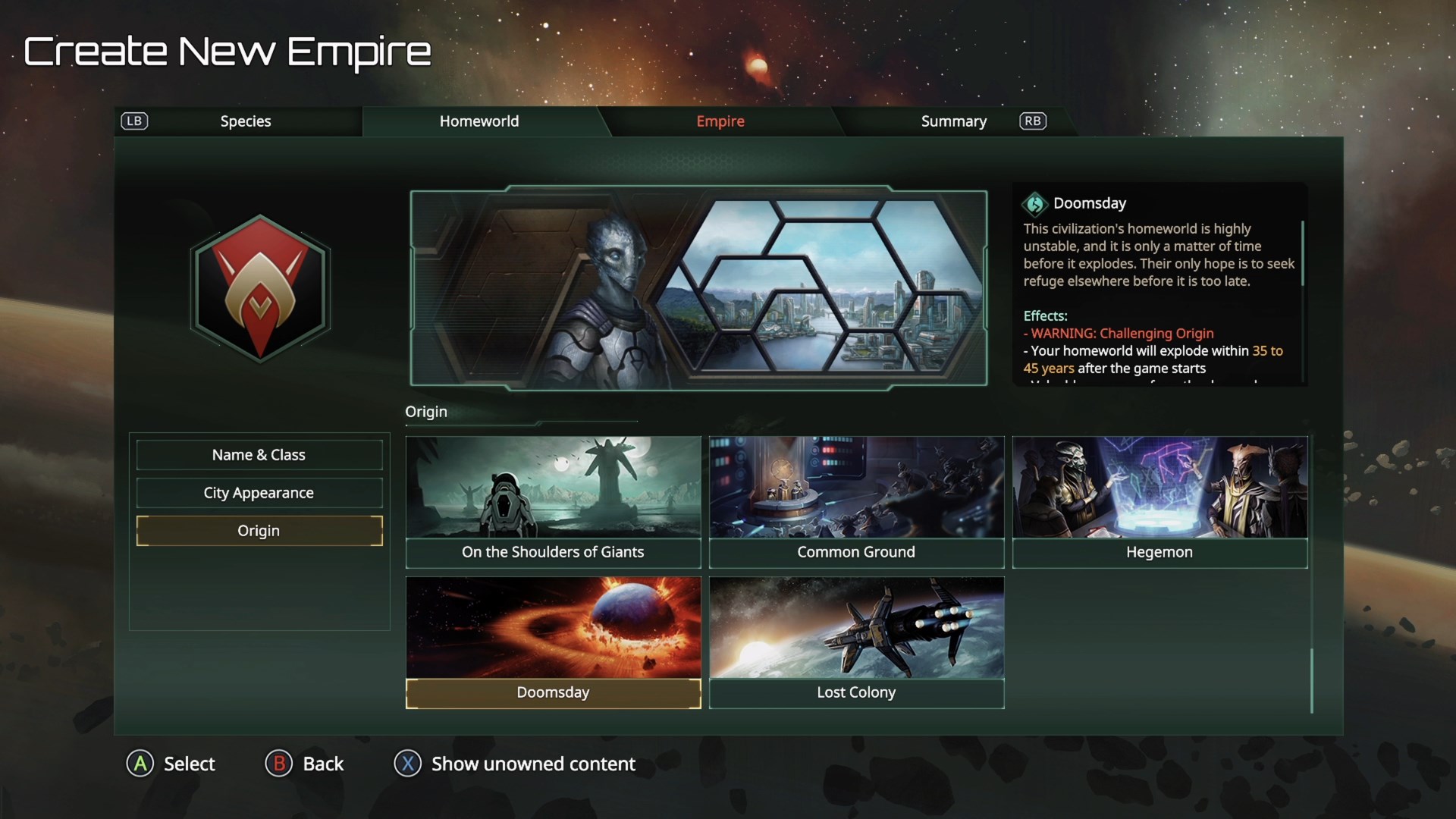Switch to the Homeworld tab

tap(479, 121)
